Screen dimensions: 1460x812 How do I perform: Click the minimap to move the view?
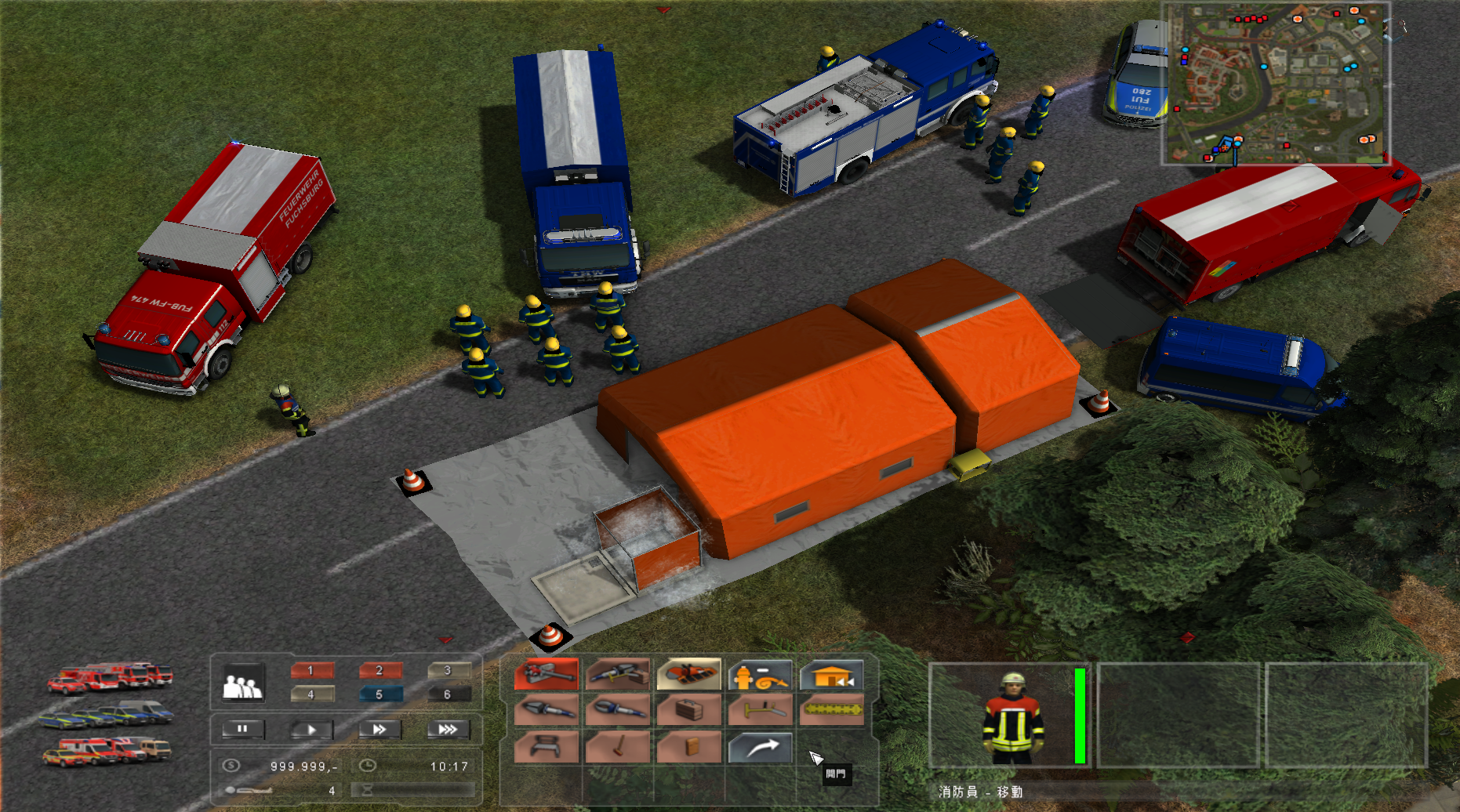[x=1276, y=83]
